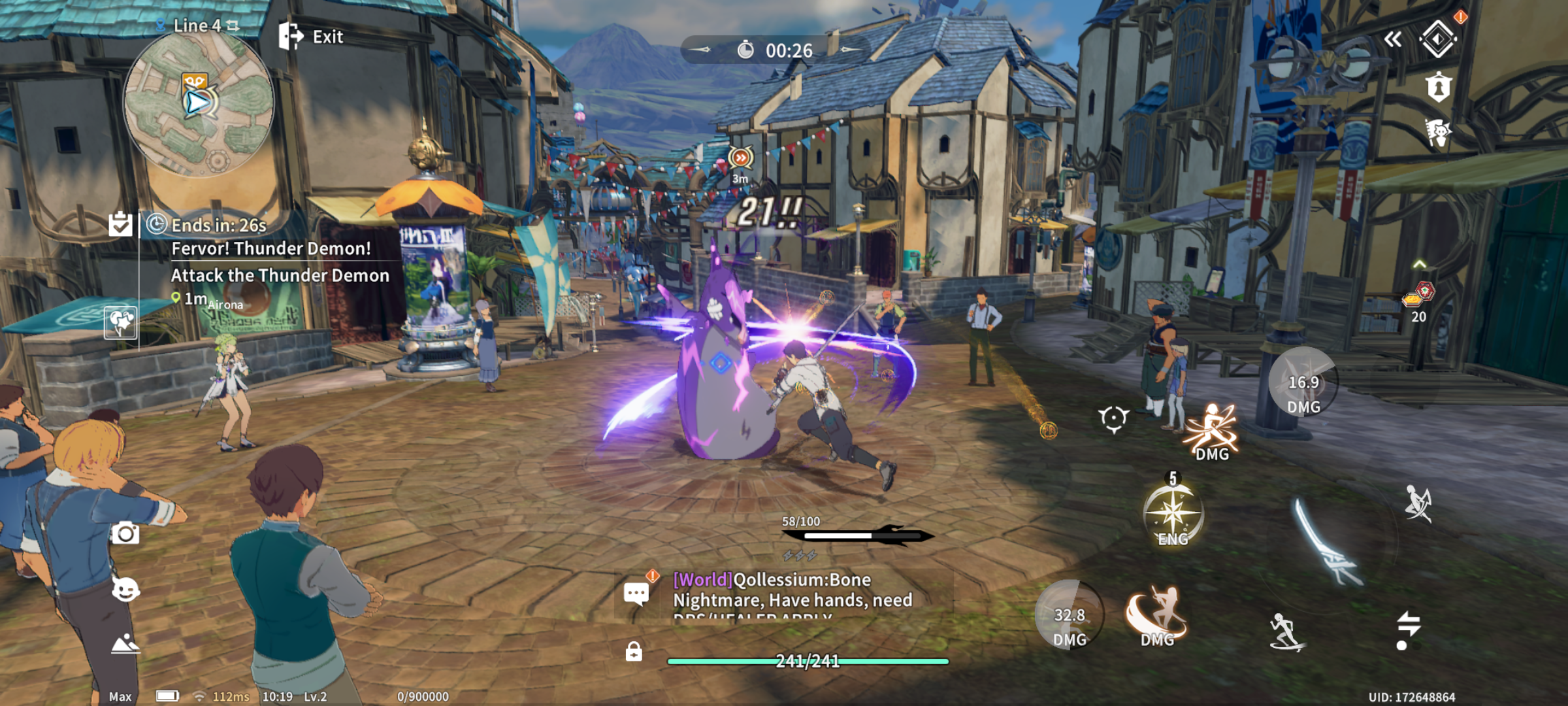Open the Fervor! Thunder Demon quest tracker

coord(270,249)
